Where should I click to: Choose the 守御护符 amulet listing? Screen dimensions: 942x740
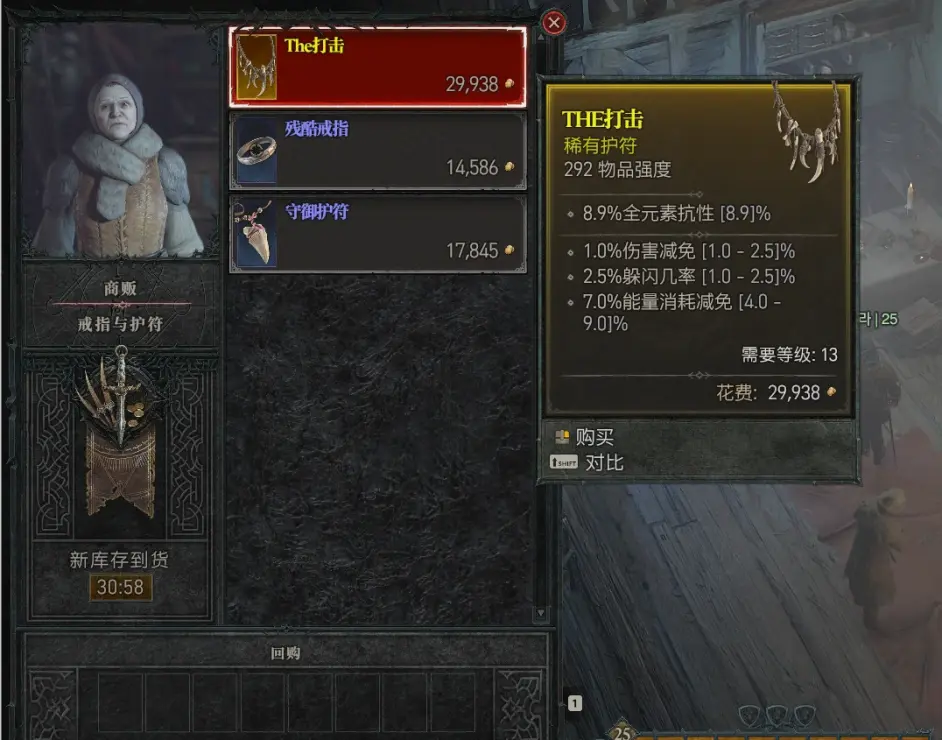pyautogui.click(x=378, y=234)
